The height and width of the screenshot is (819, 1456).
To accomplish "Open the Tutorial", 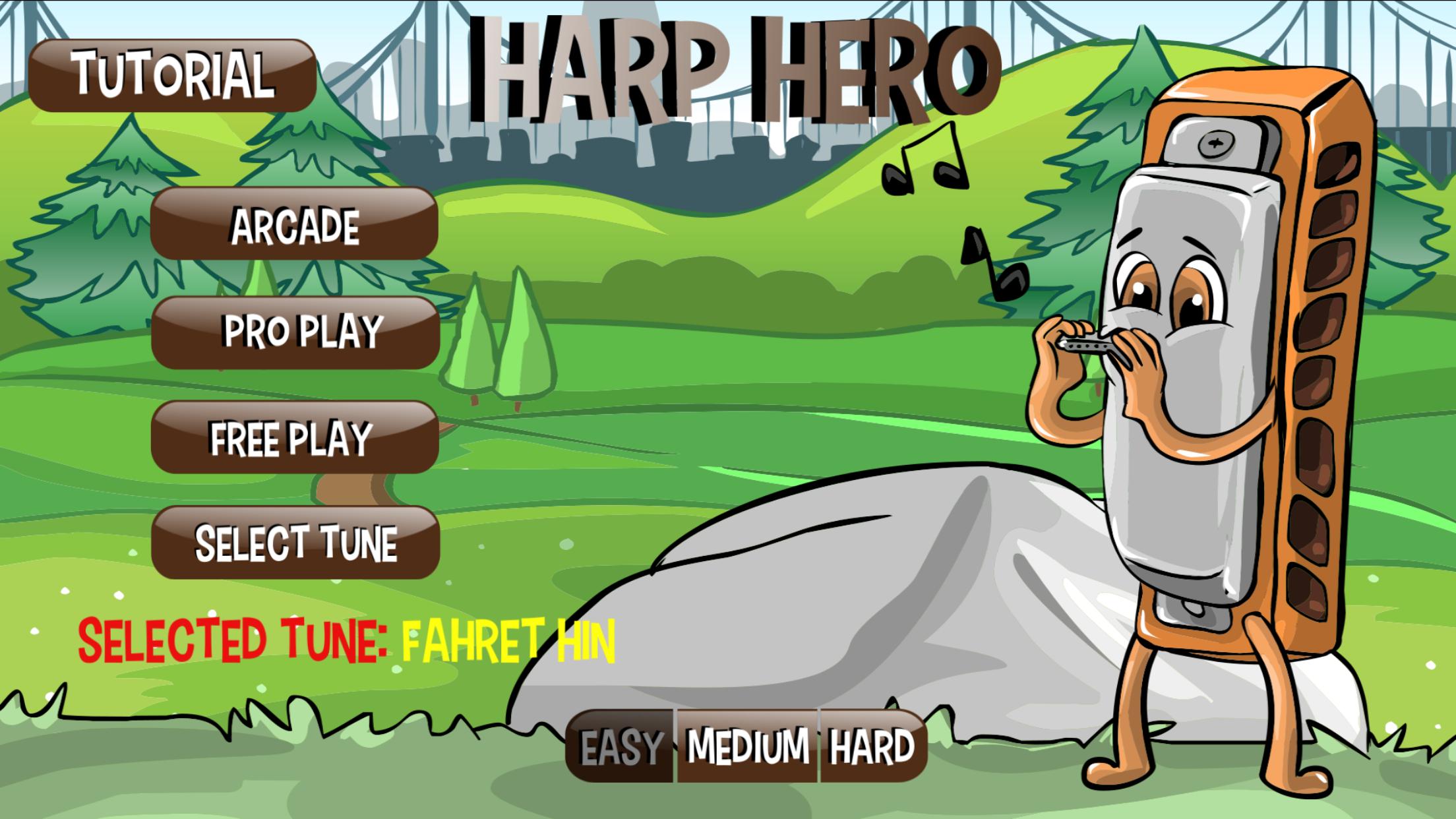I will 173,76.
